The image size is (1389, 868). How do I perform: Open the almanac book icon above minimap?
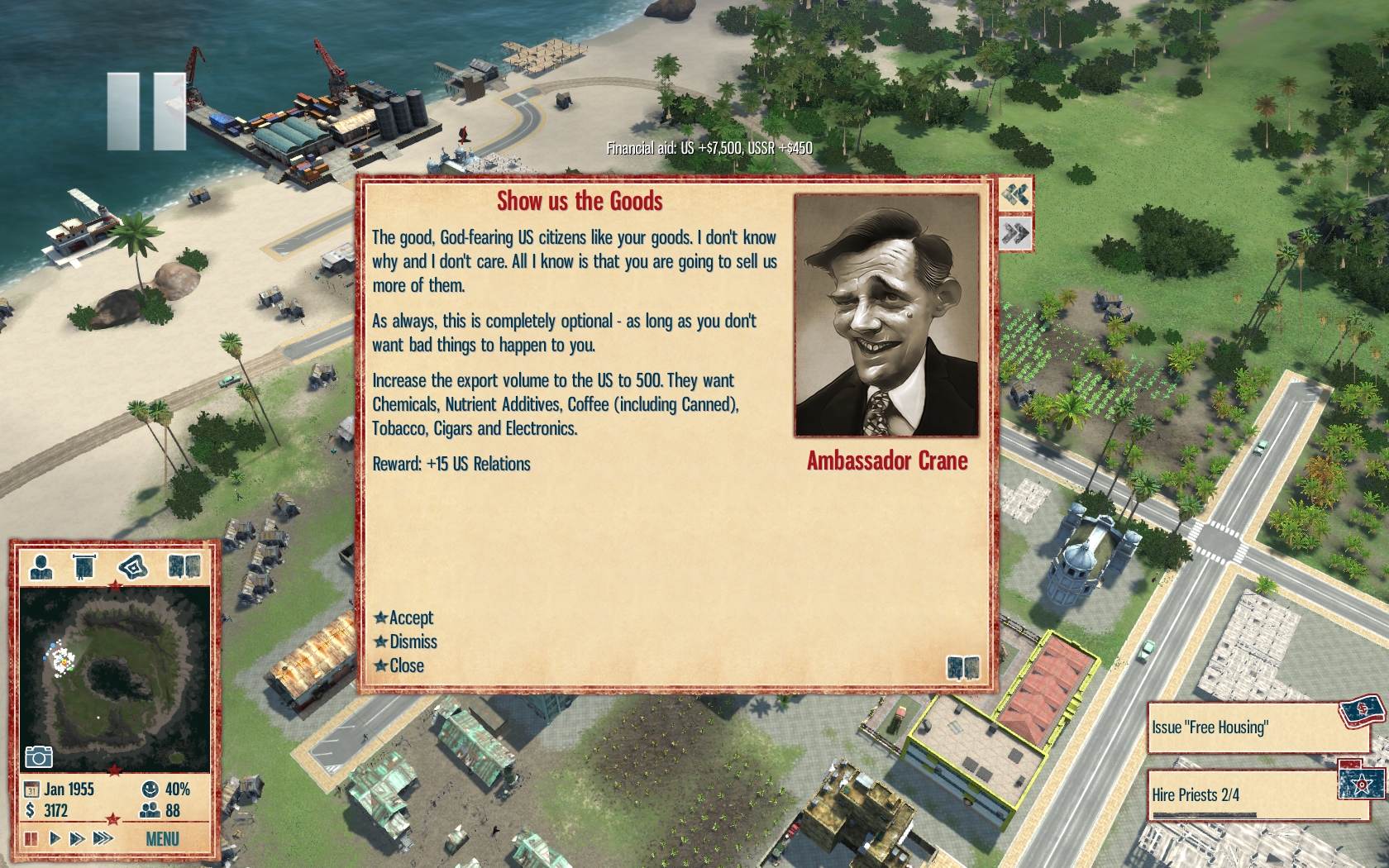click(184, 566)
